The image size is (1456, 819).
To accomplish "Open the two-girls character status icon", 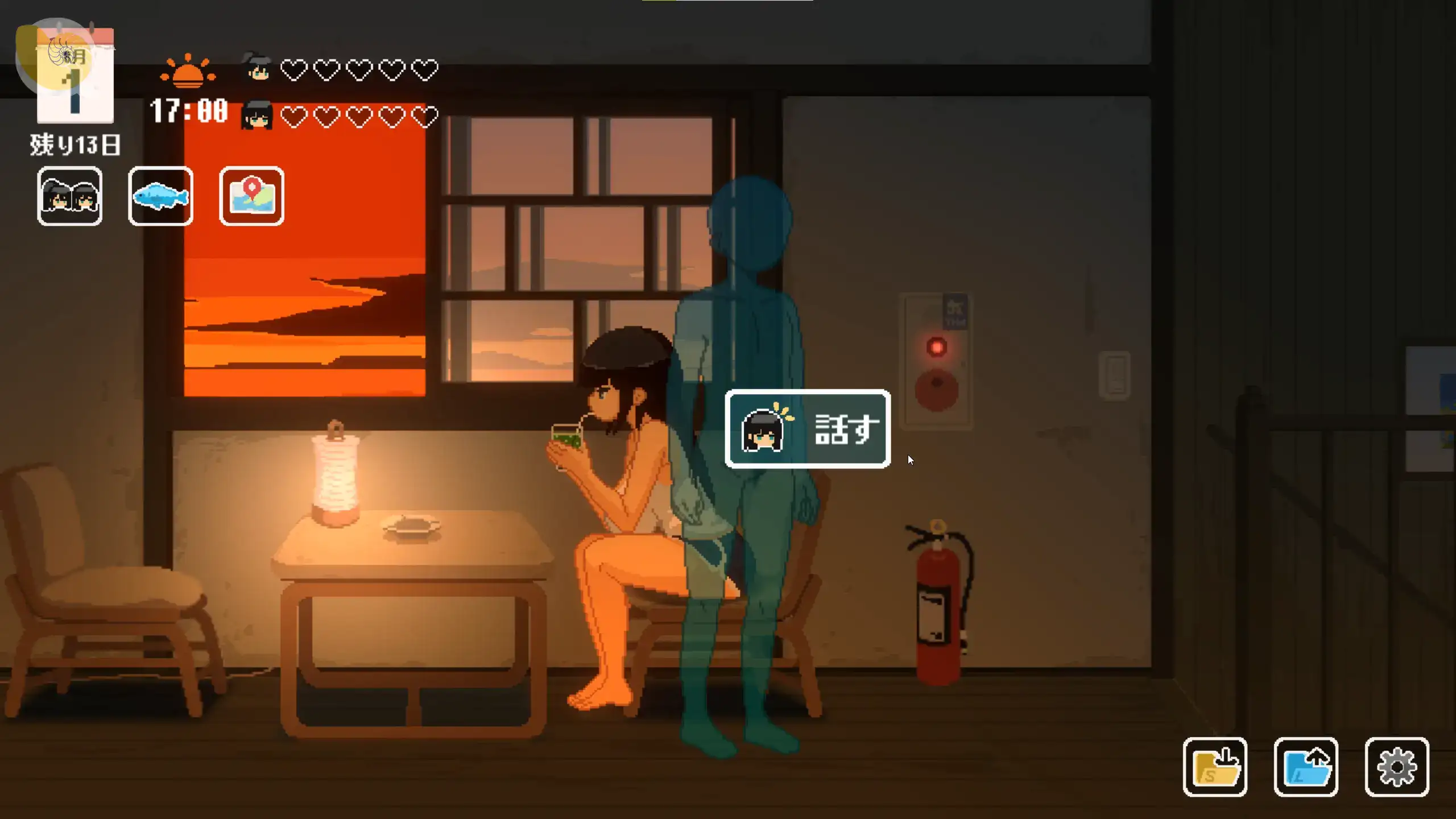I will 69,196.
